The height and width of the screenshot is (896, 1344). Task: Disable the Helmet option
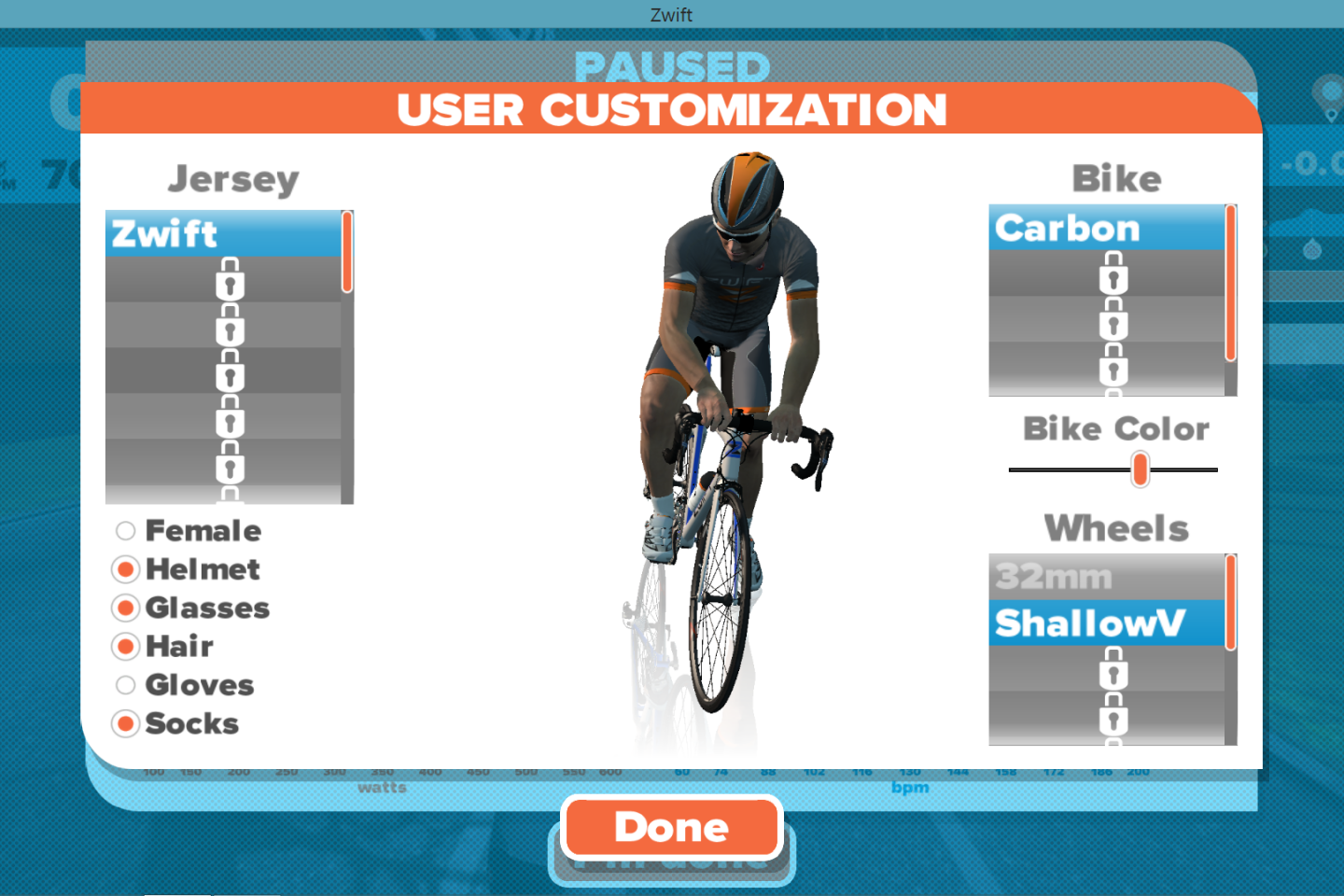[x=125, y=569]
